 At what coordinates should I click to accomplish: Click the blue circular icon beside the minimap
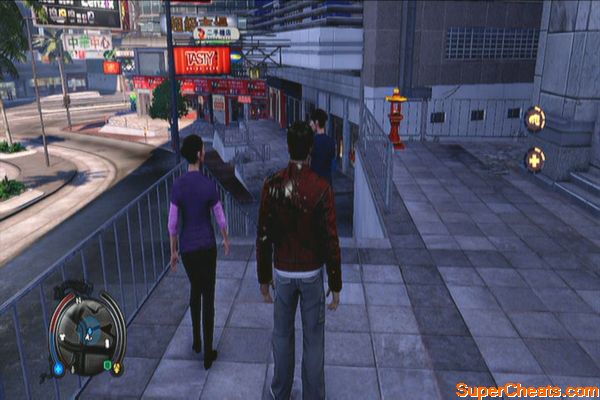(x=59, y=368)
